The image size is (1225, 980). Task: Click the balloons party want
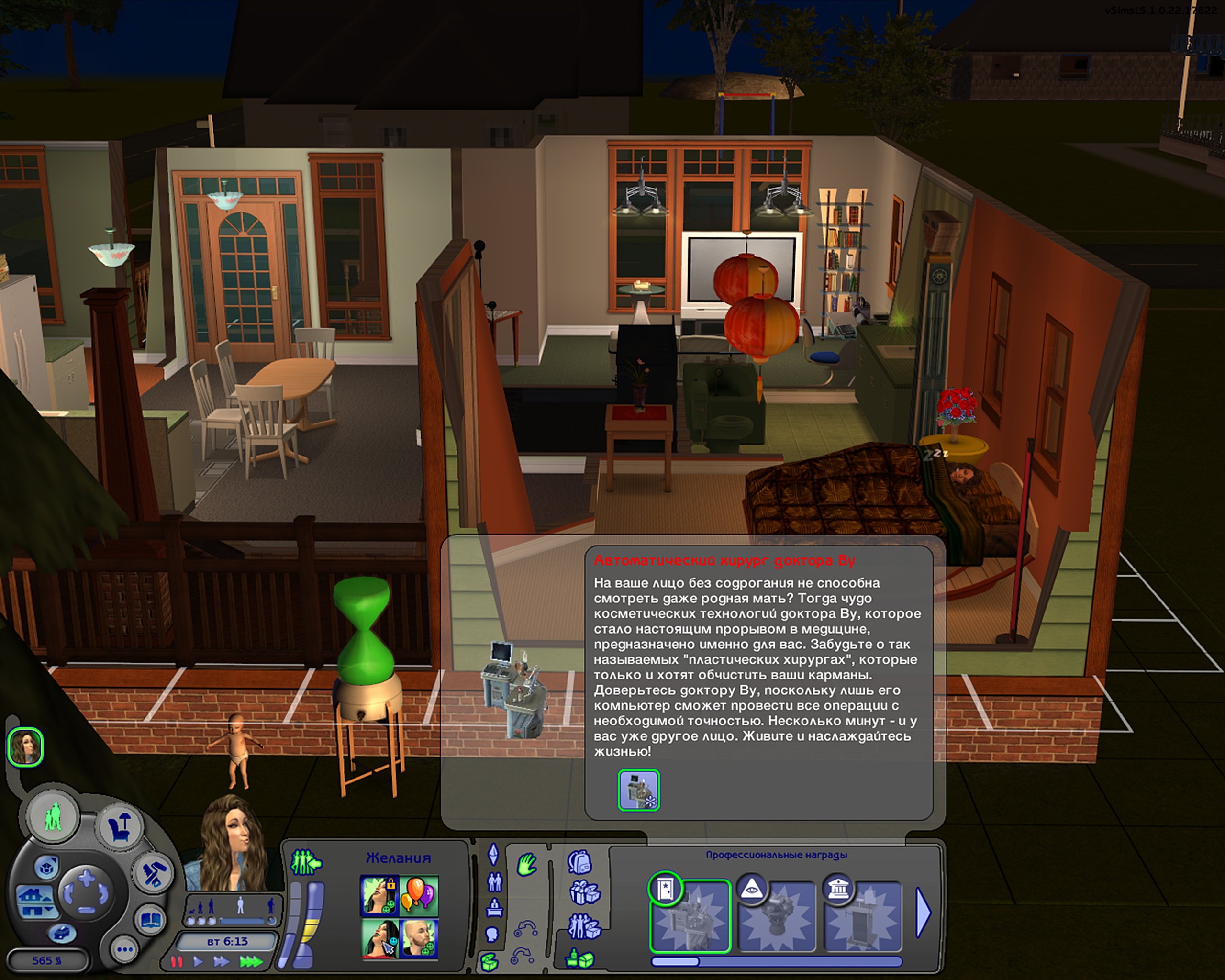[x=419, y=895]
